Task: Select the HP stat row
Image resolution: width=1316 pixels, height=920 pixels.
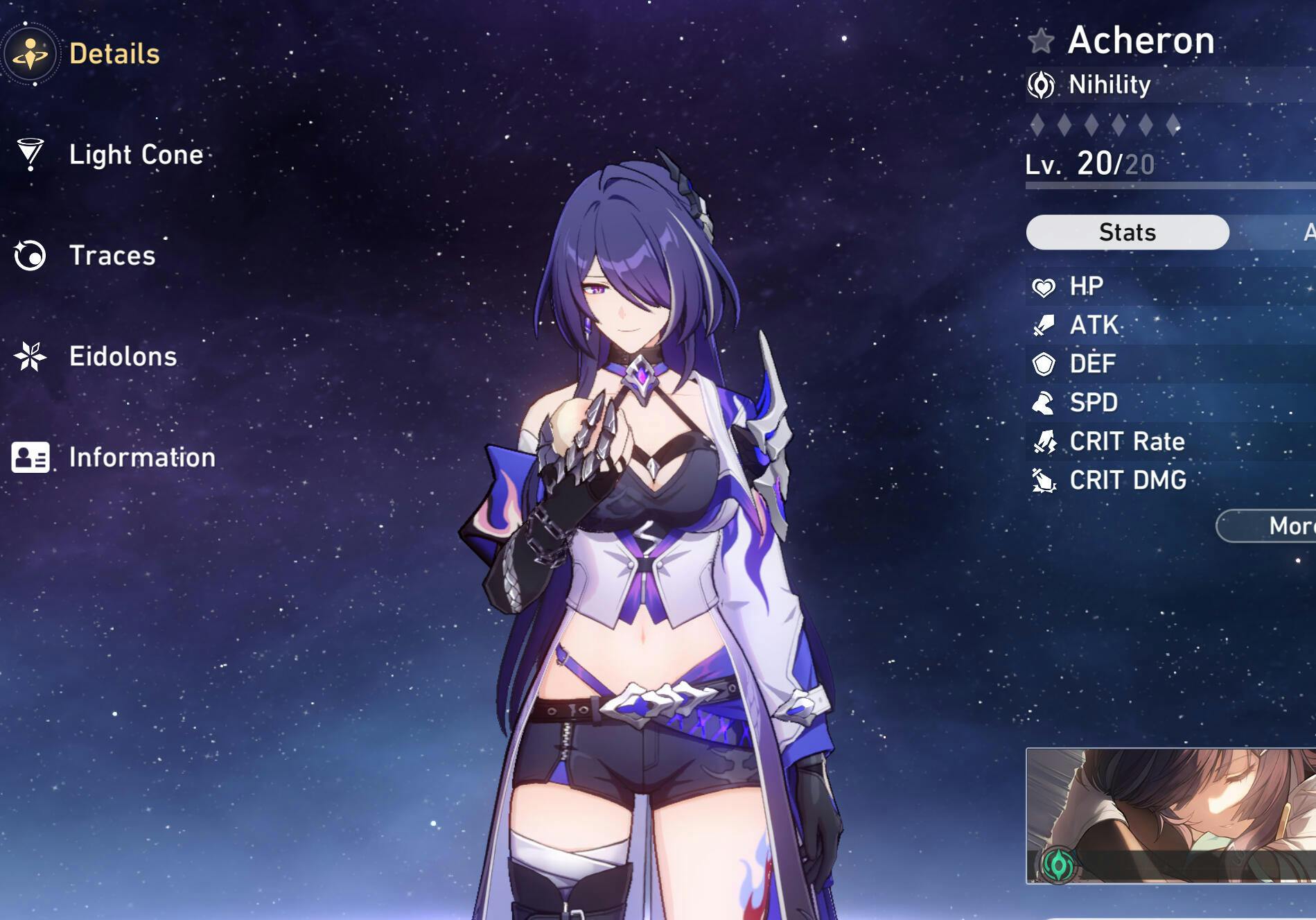Action: (1171, 286)
